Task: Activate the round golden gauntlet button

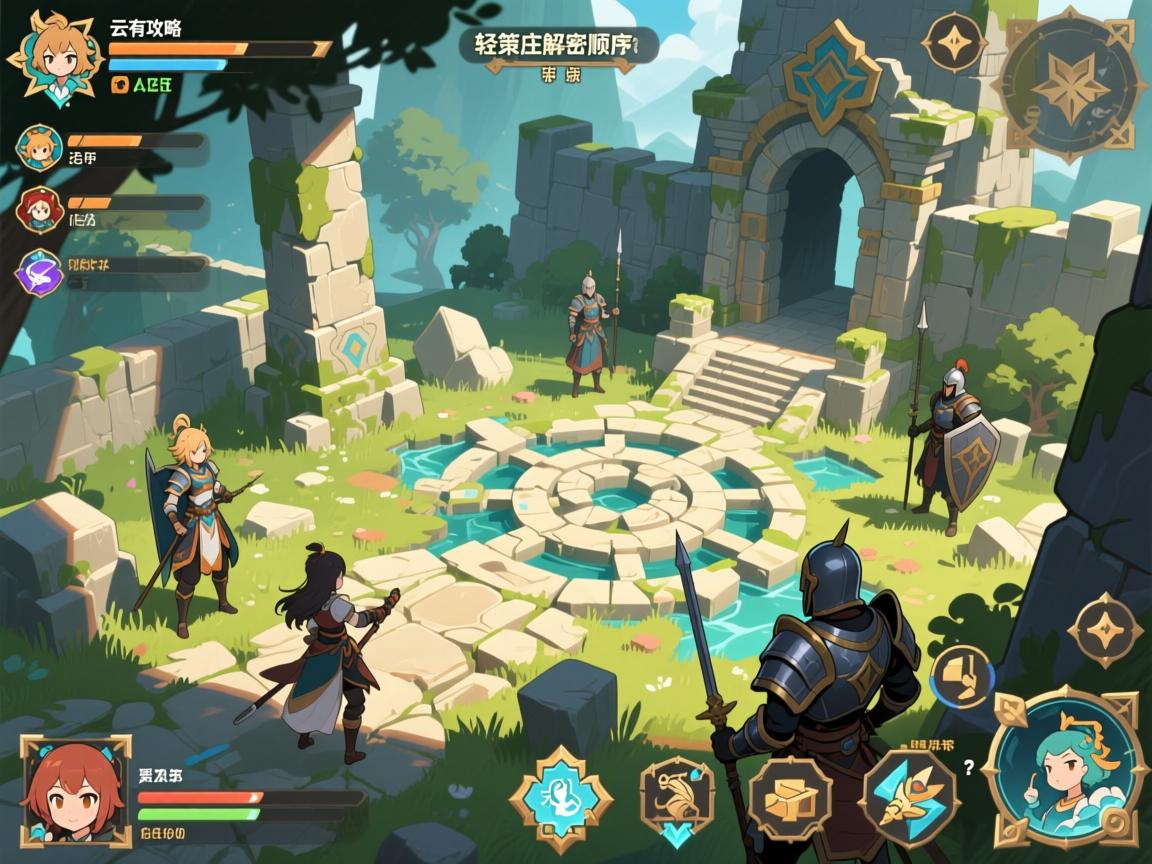Action: [x=962, y=676]
